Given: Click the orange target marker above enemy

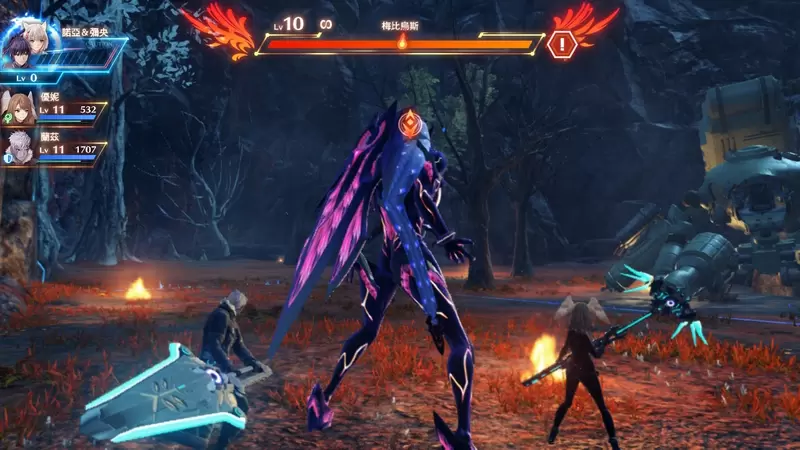Looking at the screenshot, I should coord(408,124).
